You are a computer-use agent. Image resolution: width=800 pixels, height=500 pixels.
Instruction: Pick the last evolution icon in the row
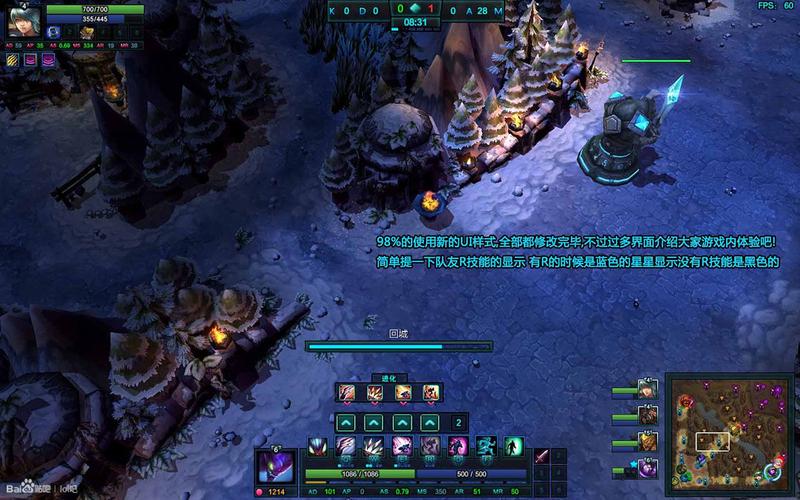click(x=430, y=392)
